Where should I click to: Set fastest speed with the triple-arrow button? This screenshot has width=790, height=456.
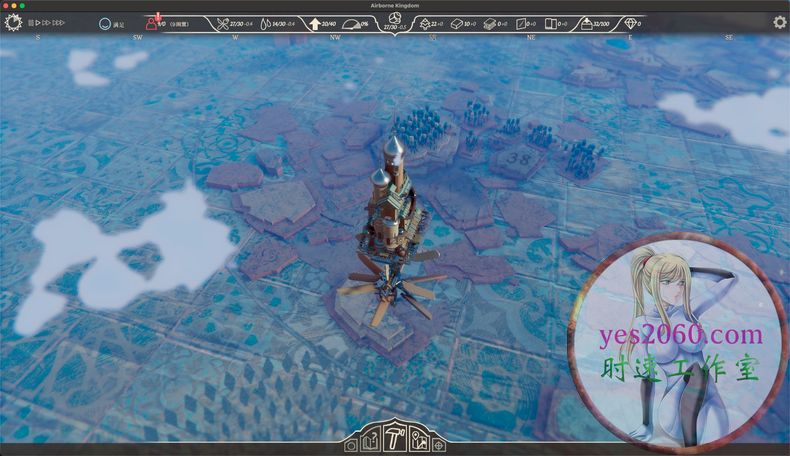59,22
